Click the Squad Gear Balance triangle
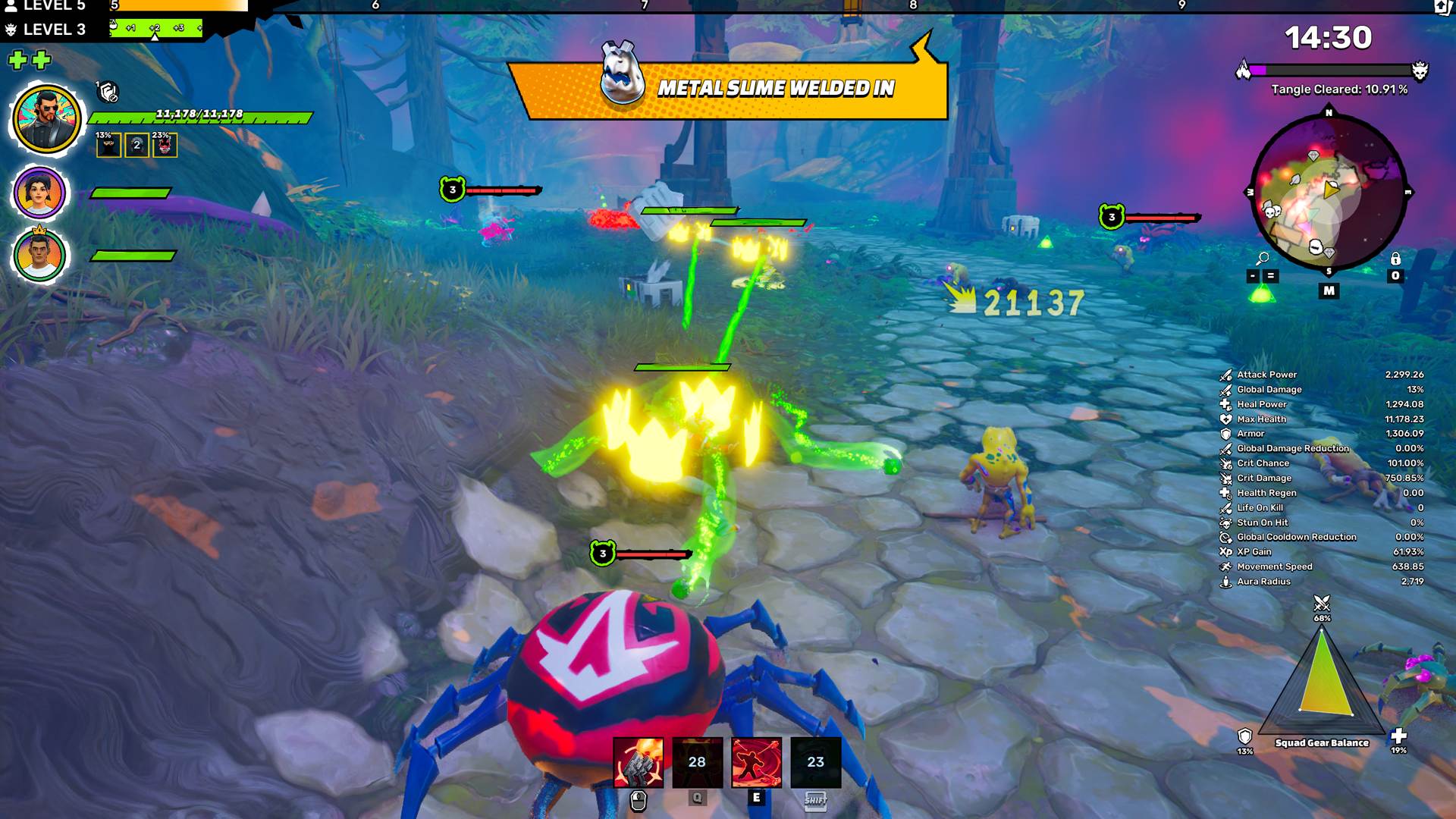This screenshot has height=819, width=1456. [x=1322, y=682]
